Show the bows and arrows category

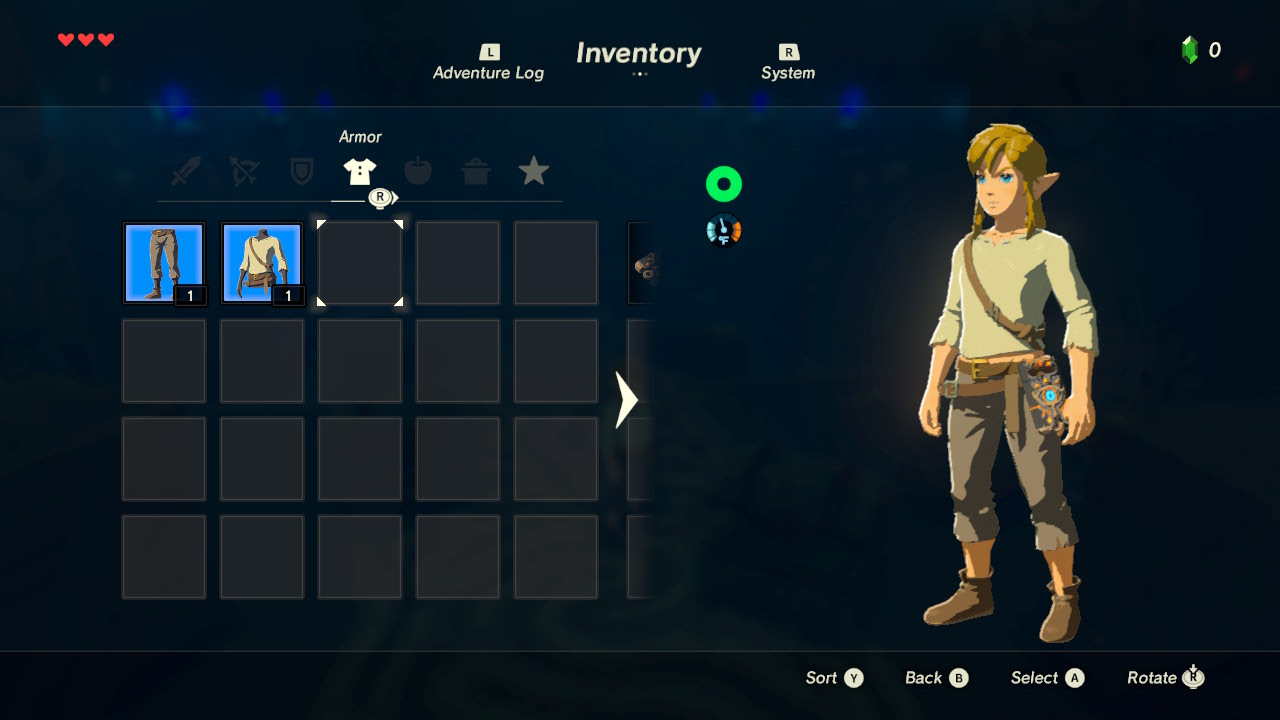pos(243,172)
